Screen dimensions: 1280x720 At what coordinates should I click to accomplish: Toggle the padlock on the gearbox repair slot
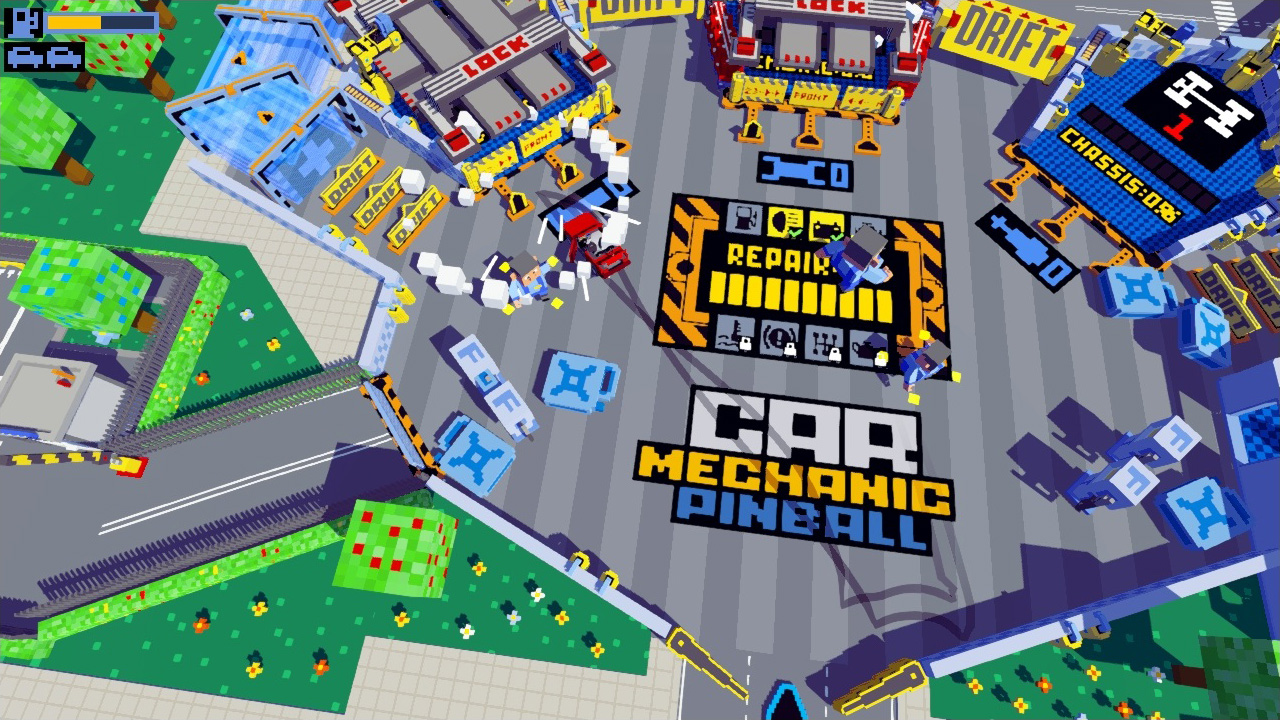click(834, 355)
